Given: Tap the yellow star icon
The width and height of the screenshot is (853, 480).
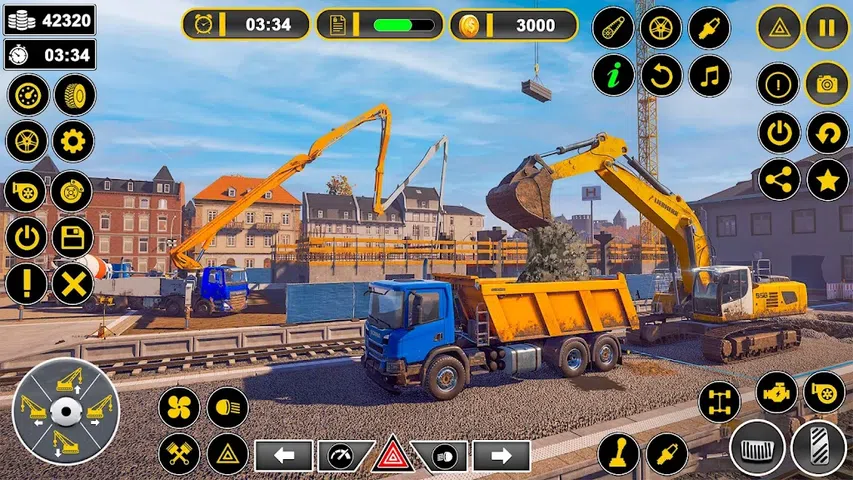Looking at the screenshot, I should [827, 180].
